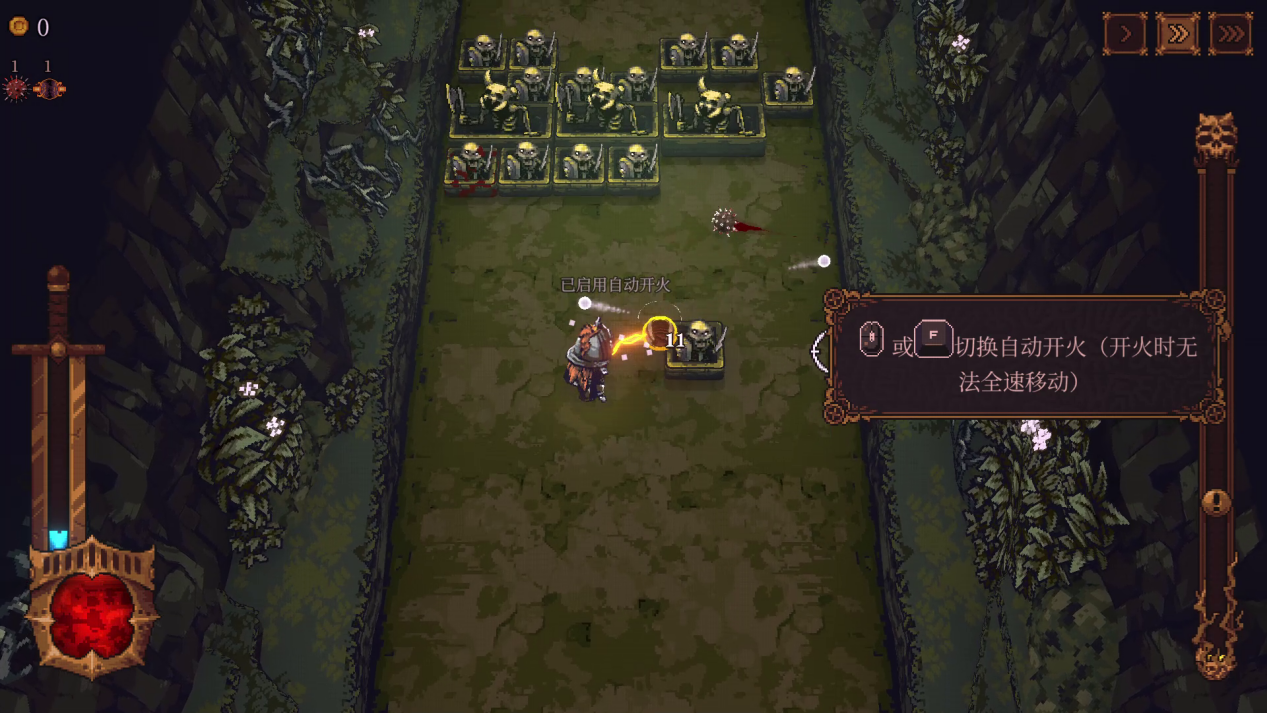Click the auto-fire tutorial tooltip panel

point(1026,357)
